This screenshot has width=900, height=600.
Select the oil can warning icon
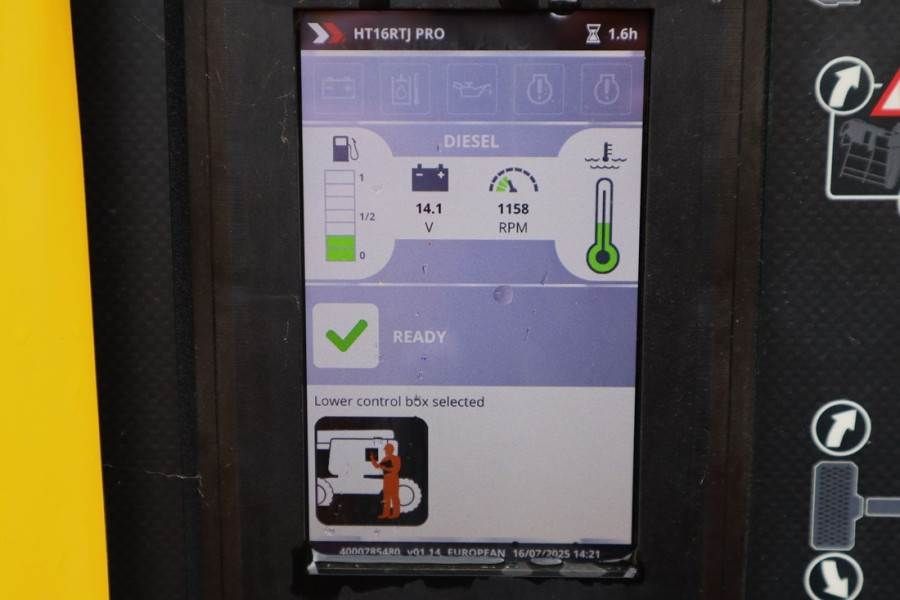(x=472, y=89)
